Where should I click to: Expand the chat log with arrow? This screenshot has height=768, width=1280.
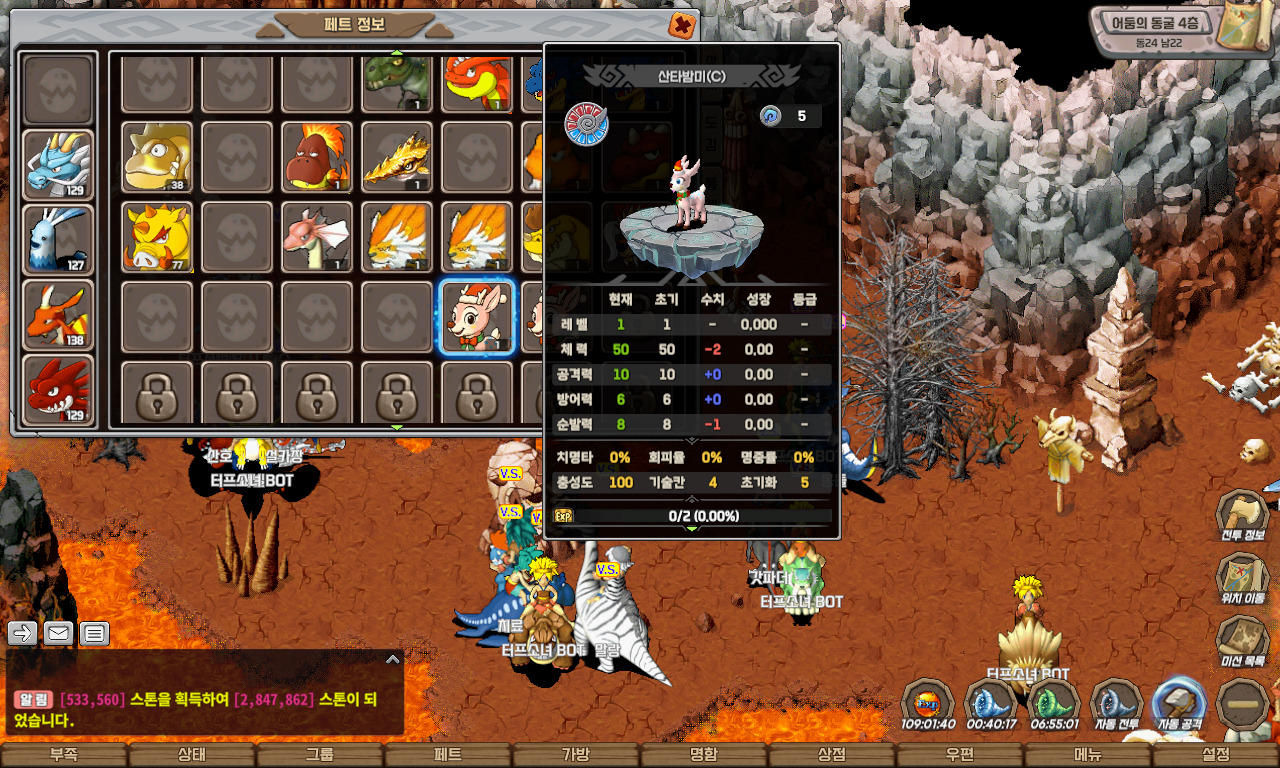pos(393,659)
